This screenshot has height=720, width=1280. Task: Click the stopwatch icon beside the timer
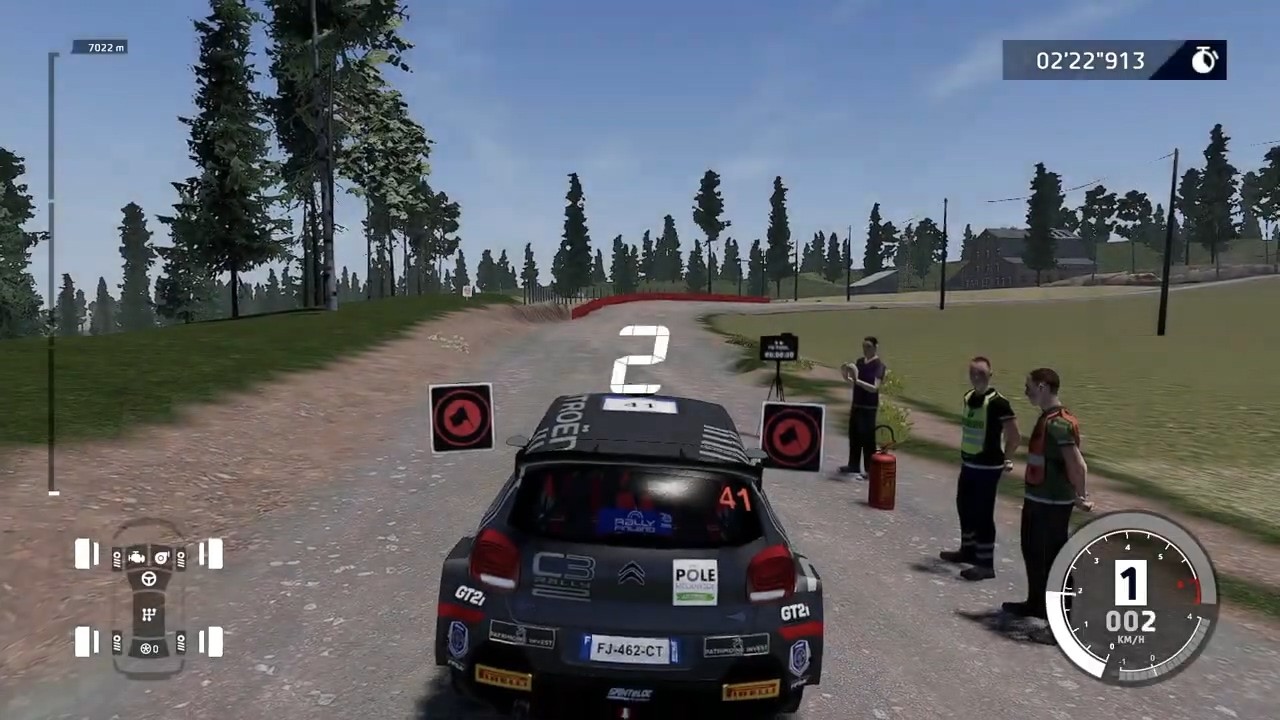pyautogui.click(x=1205, y=60)
